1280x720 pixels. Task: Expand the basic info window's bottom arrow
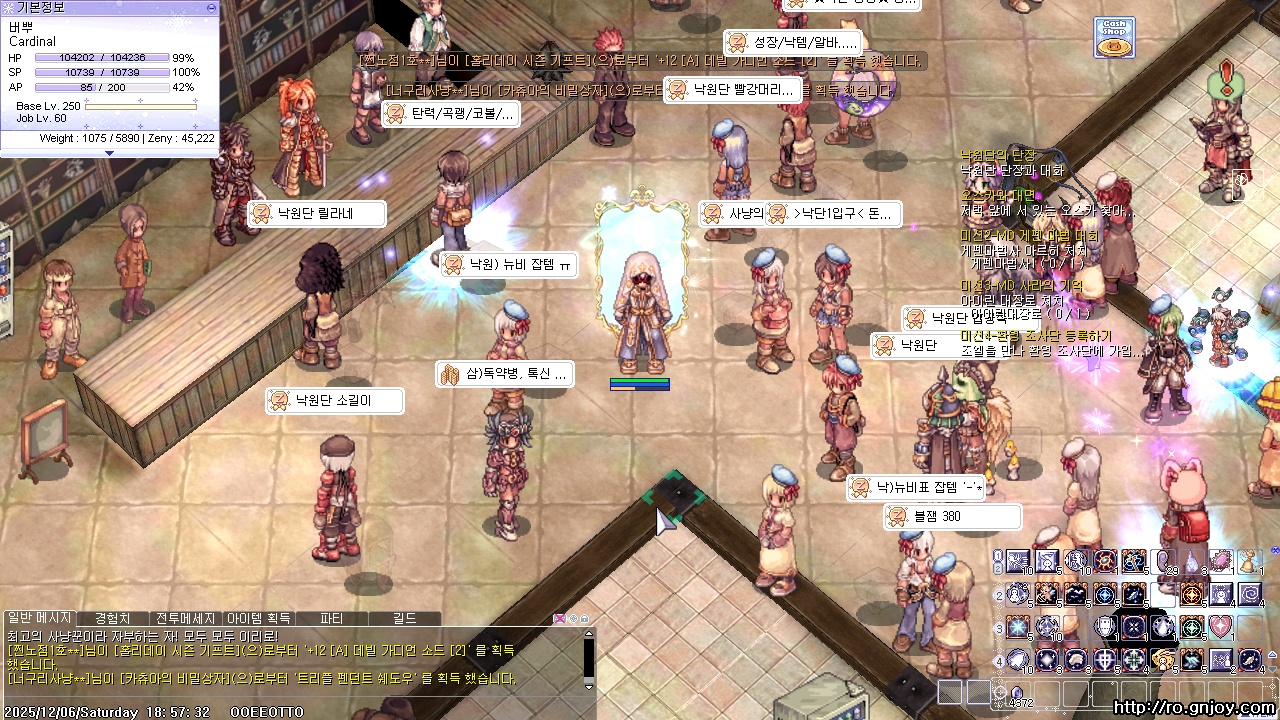[x=109, y=153]
